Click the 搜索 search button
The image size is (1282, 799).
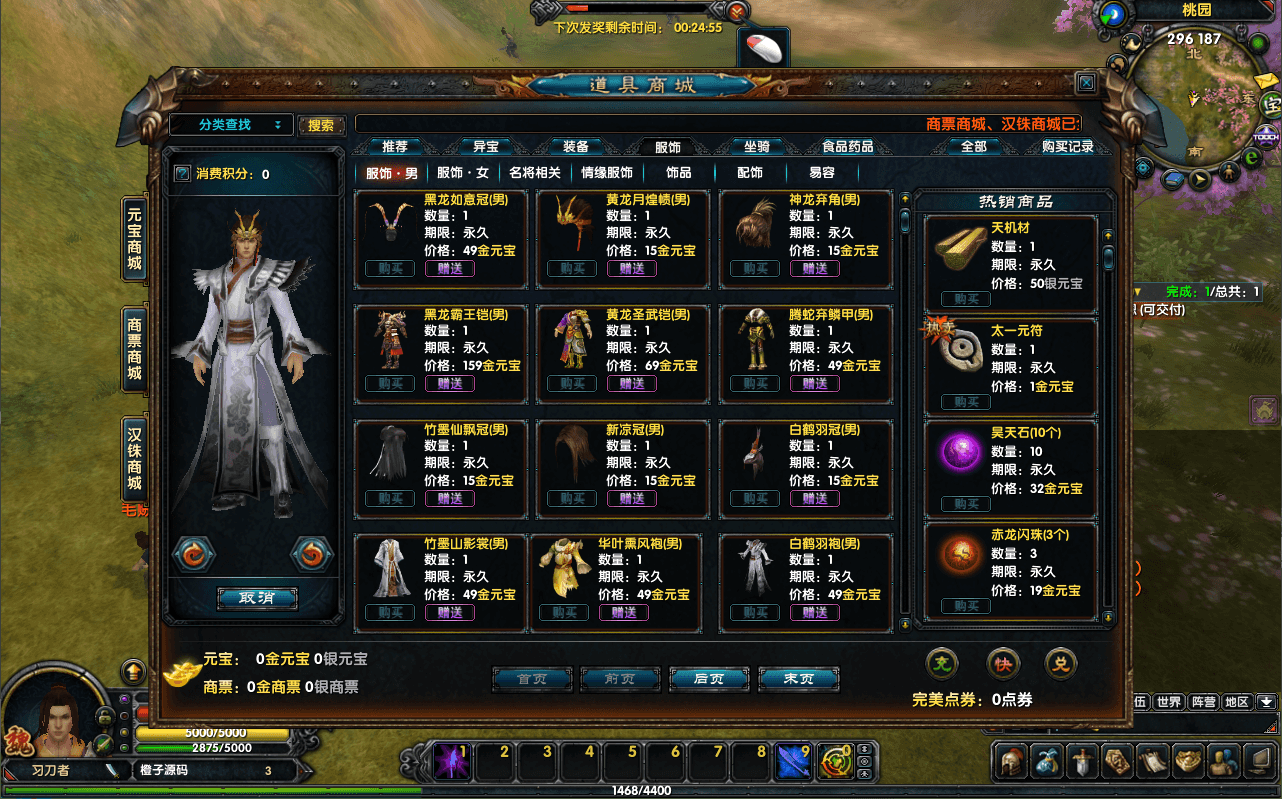tap(321, 125)
